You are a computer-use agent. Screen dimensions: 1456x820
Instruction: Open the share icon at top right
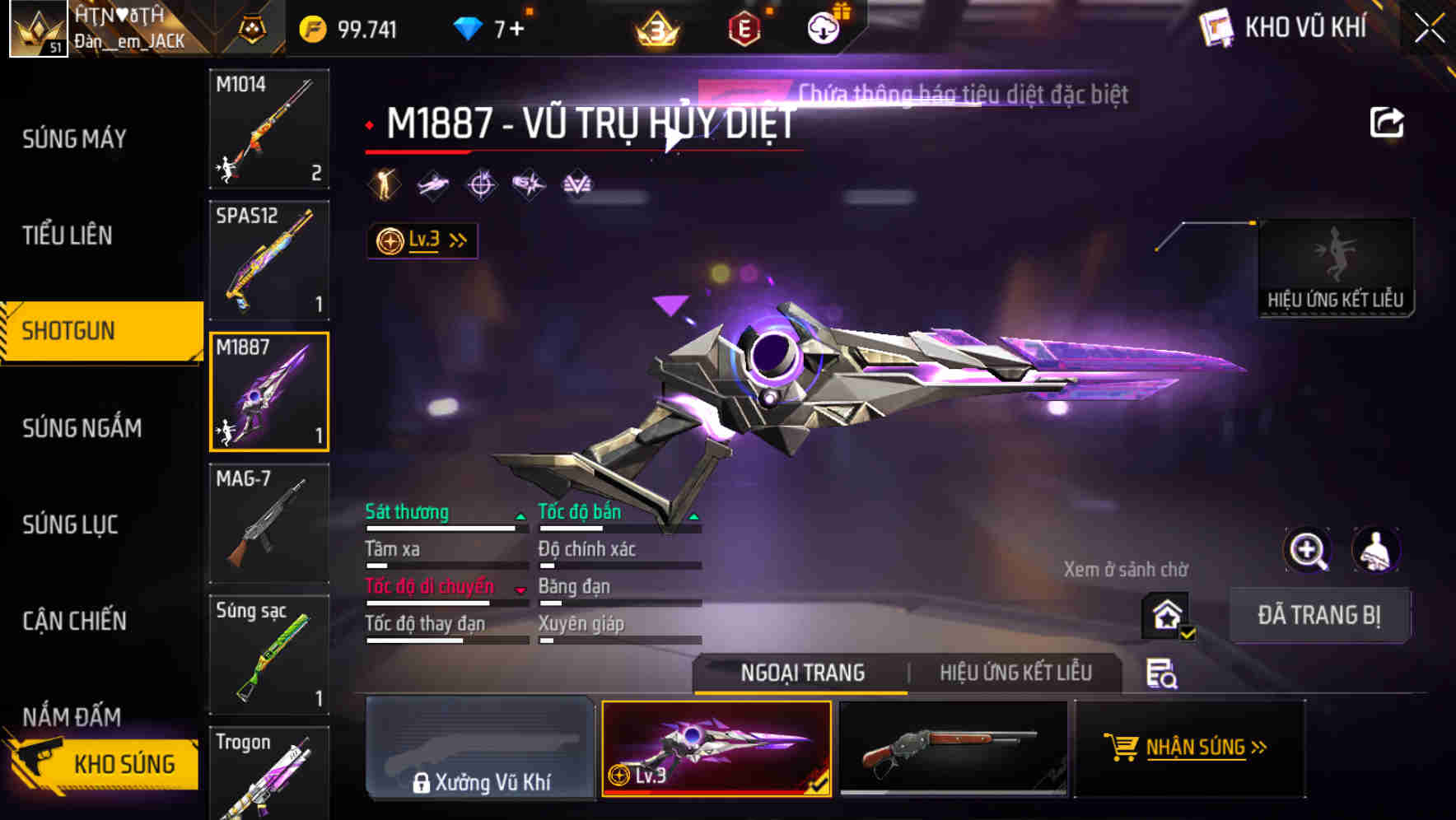(x=1388, y=121)
